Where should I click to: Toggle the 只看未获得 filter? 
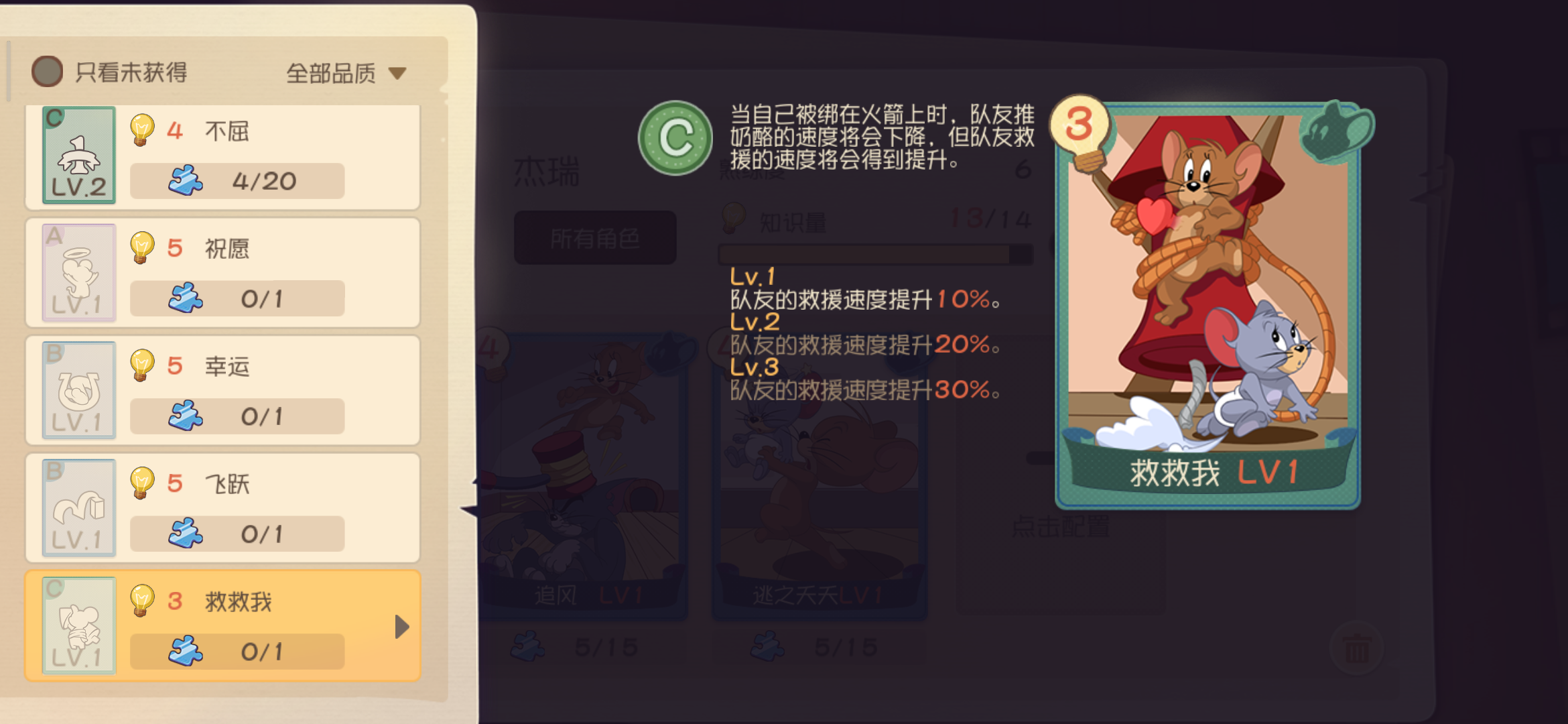(46, 71)
